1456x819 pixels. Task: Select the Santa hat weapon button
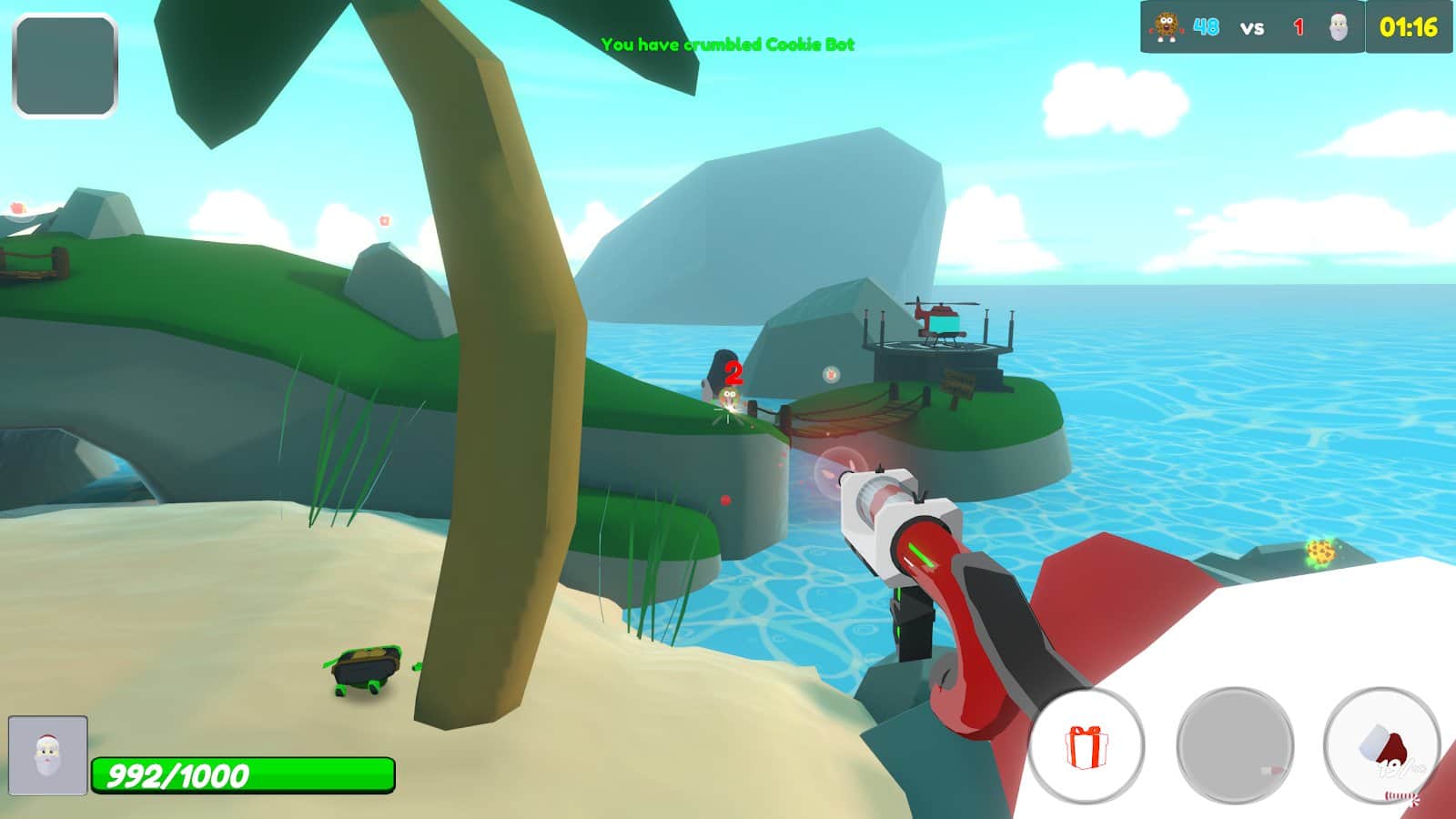pos(1381,746)
